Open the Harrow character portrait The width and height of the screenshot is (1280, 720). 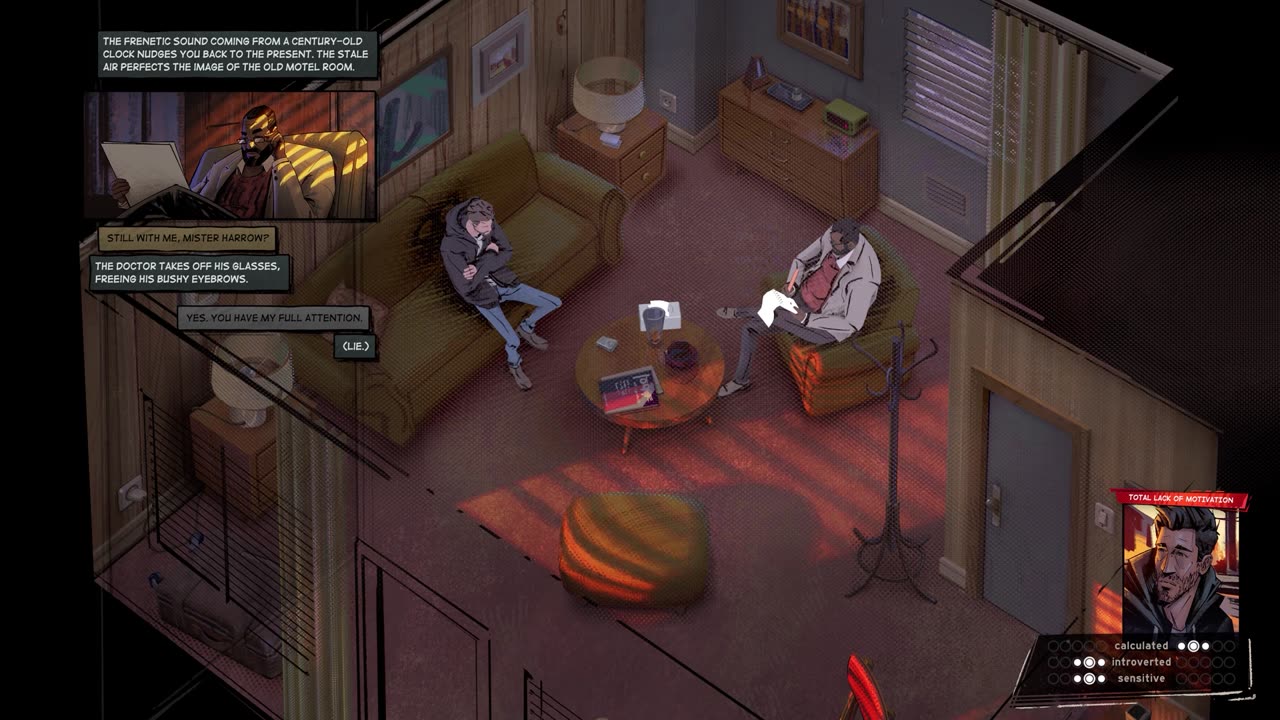point(1180,568)
